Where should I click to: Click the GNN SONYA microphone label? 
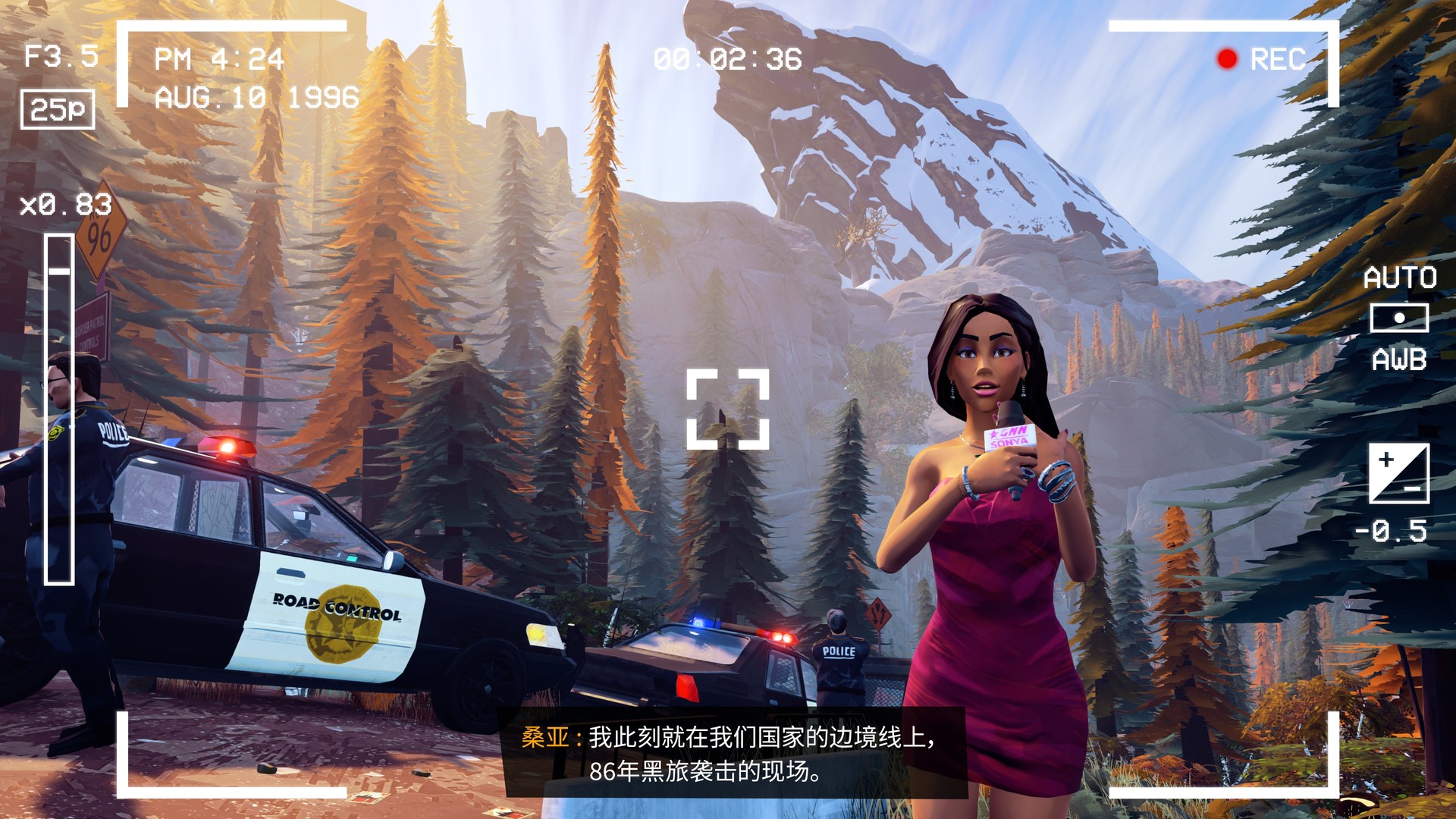click(1009, 438)
